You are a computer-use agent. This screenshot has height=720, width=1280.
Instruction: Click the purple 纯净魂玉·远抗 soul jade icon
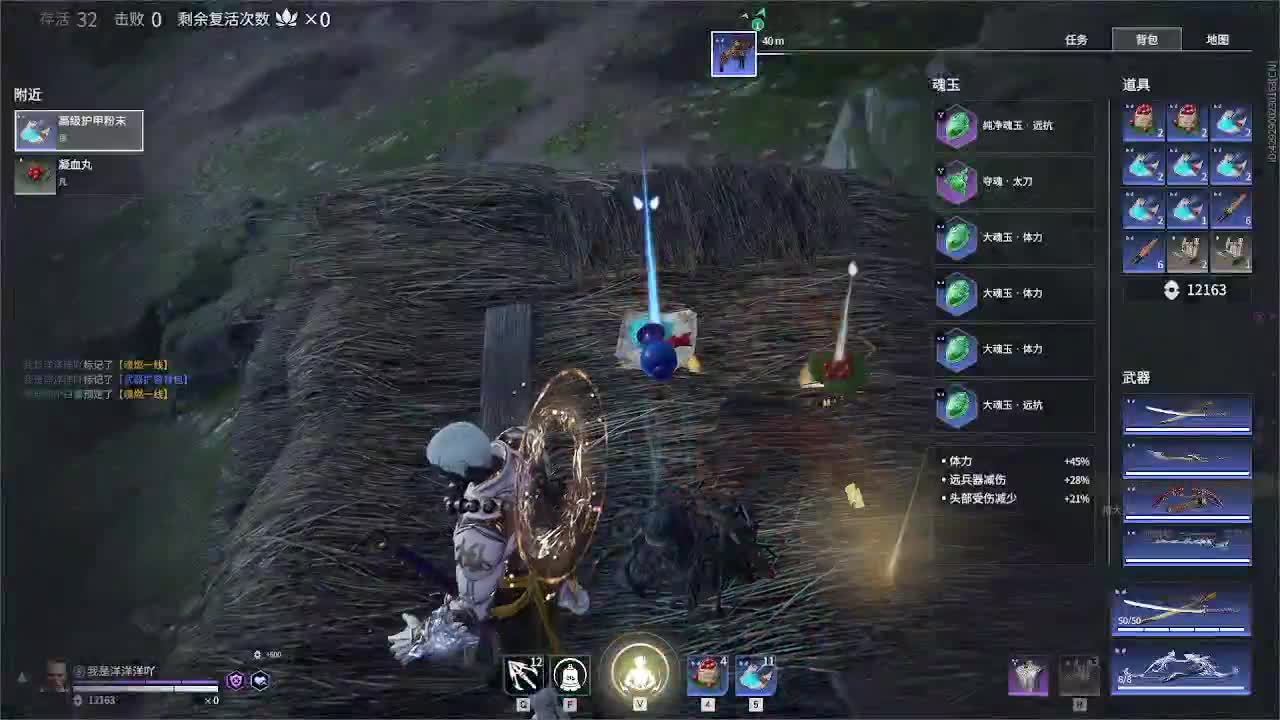click(955, 126)
